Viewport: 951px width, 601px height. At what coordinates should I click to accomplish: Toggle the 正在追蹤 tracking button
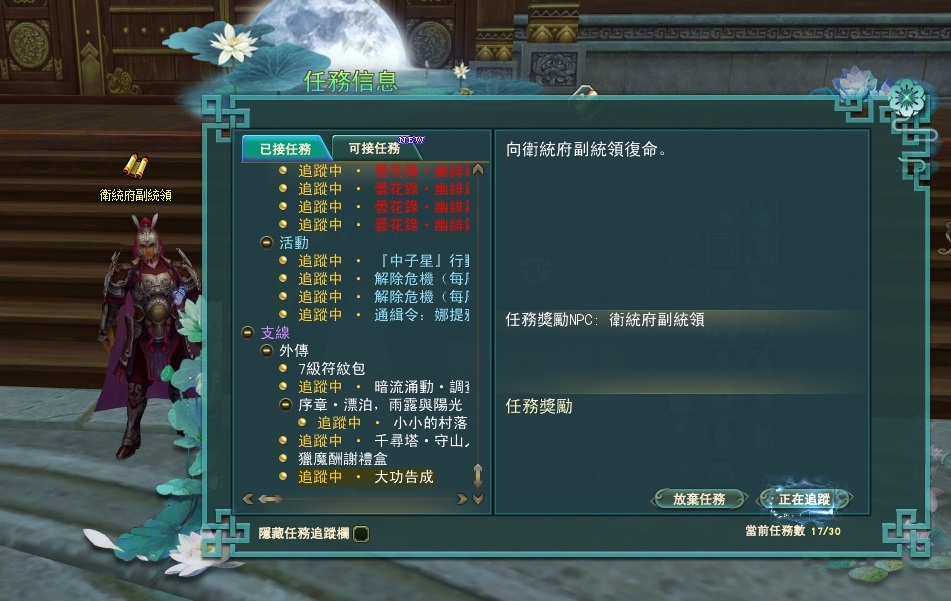click(803, 499)
